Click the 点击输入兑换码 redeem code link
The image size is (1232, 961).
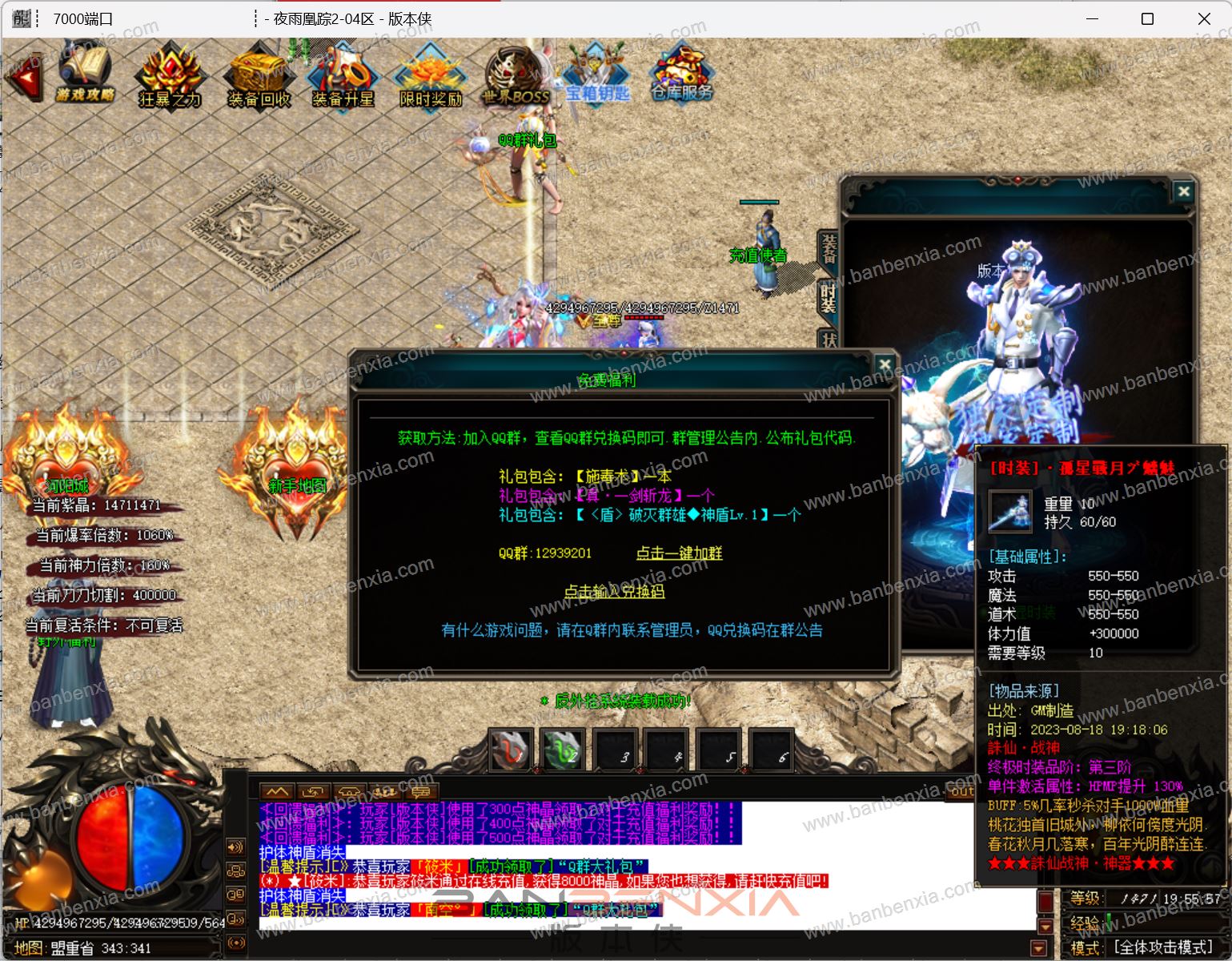[614, 592]
